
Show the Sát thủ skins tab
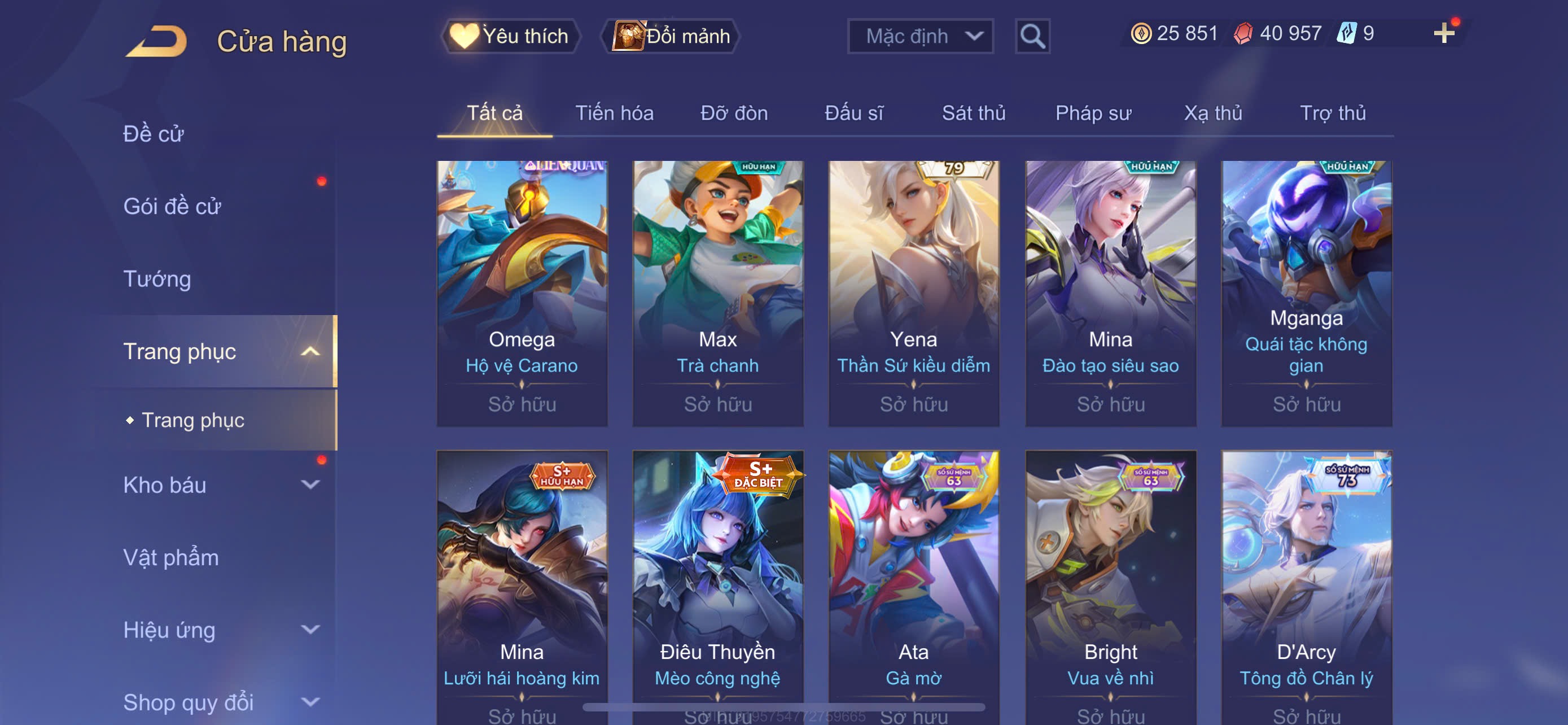coord(973,113)
